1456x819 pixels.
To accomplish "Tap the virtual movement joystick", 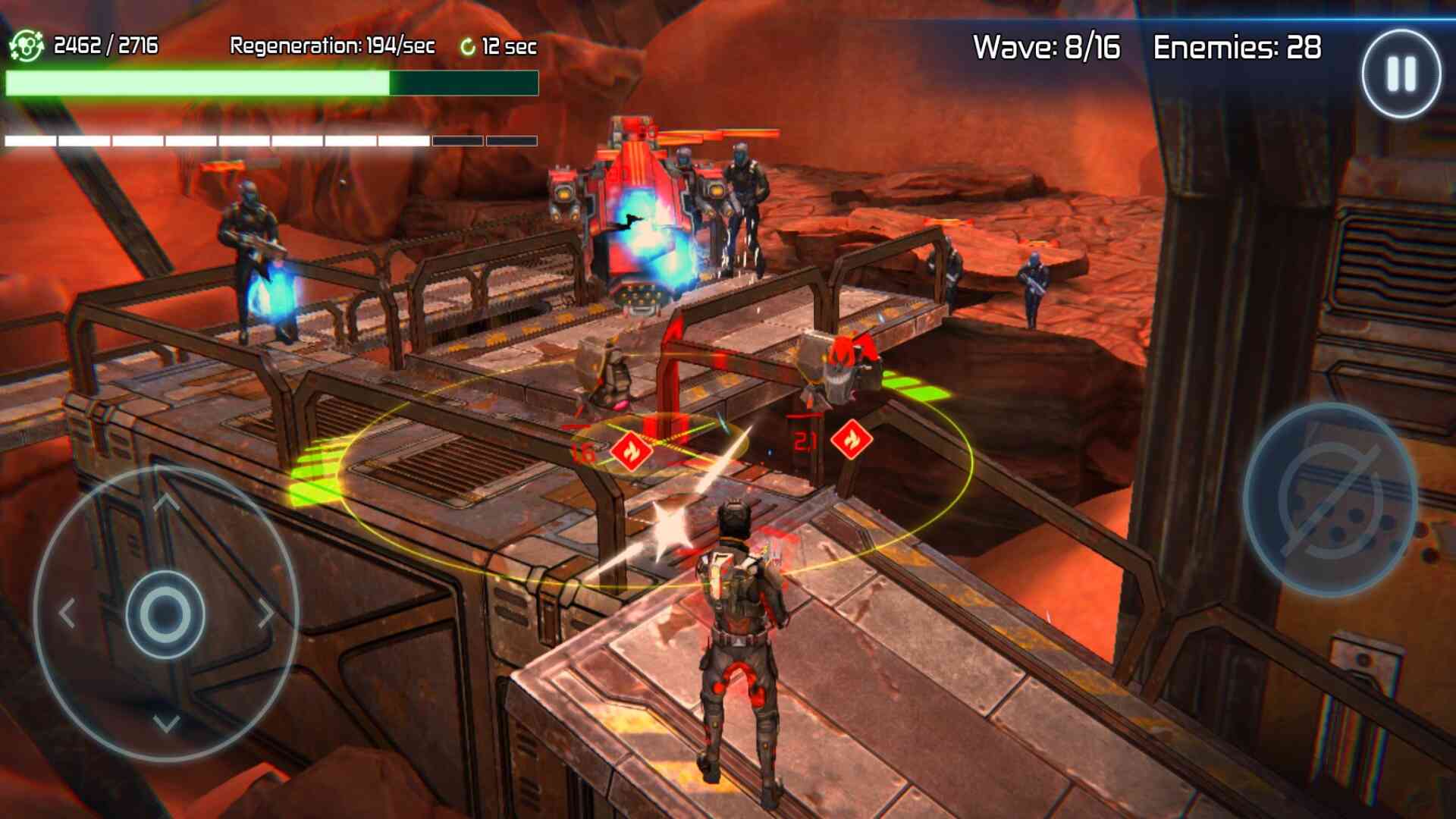I will tap(165, 613).
